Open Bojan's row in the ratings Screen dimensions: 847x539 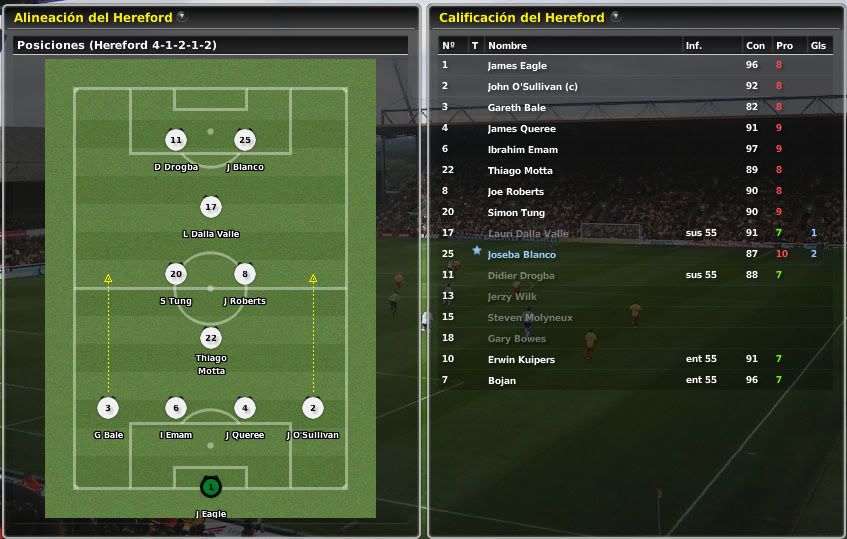point(501,381)
